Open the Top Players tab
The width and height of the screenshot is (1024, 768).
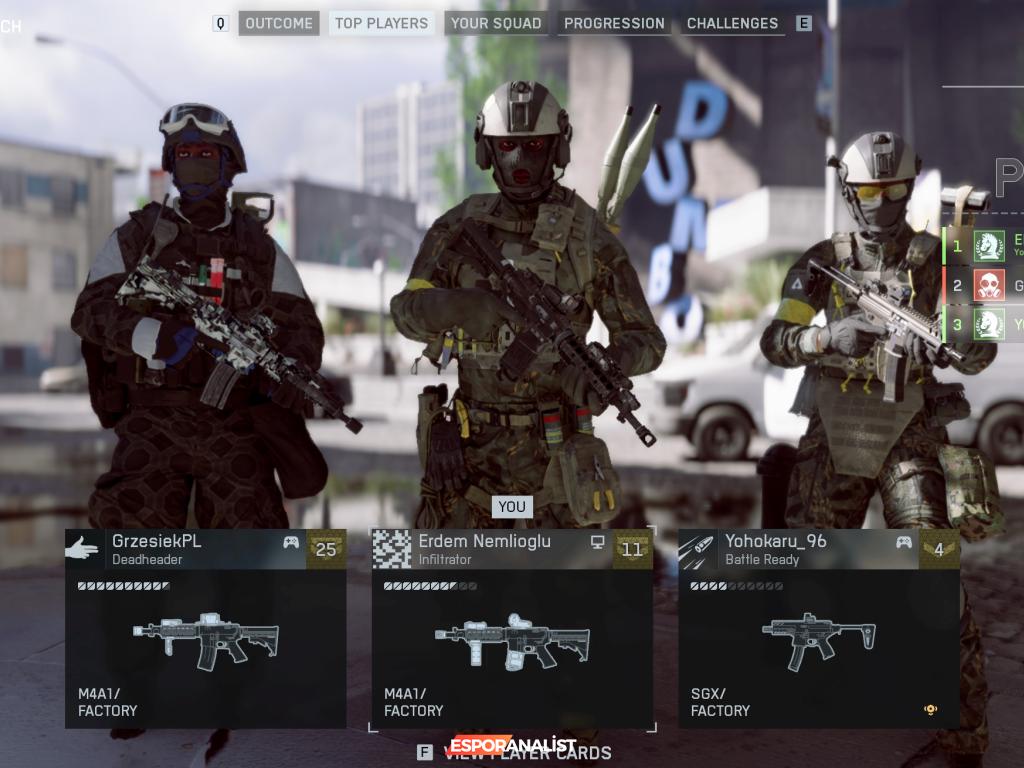click(x=381, y=23)
